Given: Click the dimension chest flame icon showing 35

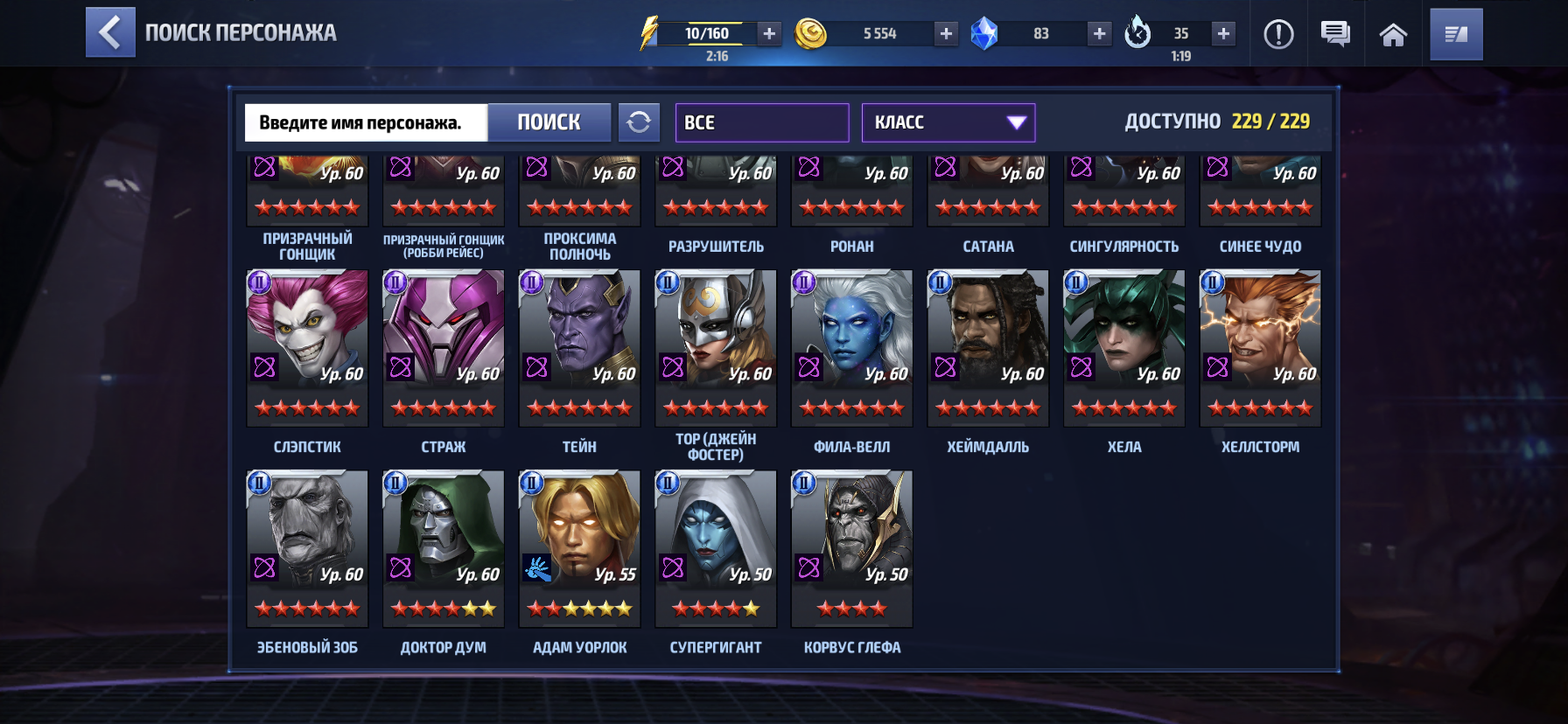Looking at the screenshot, I should 1137,35.
